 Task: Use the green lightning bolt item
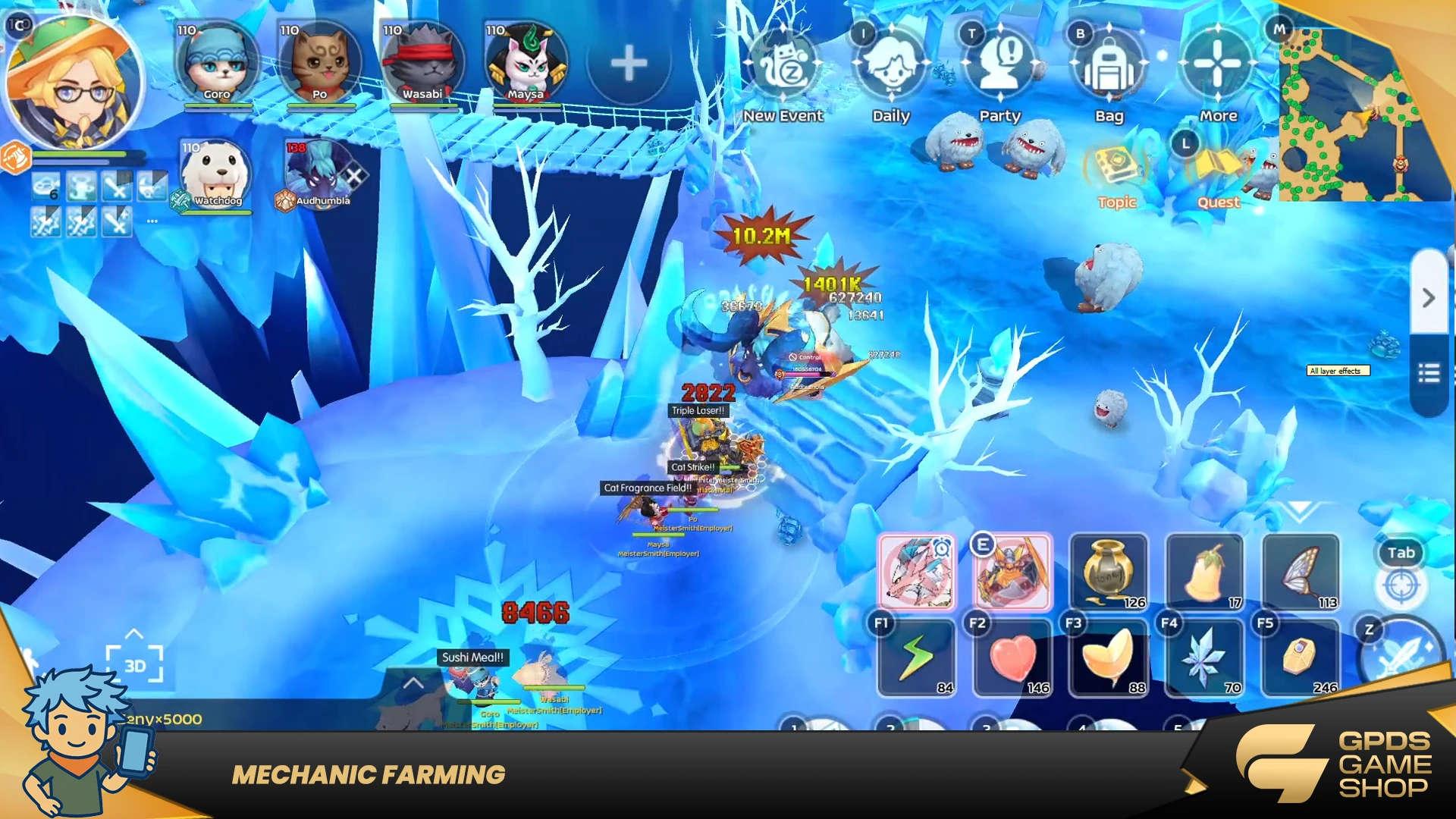(x=917, y=656)
